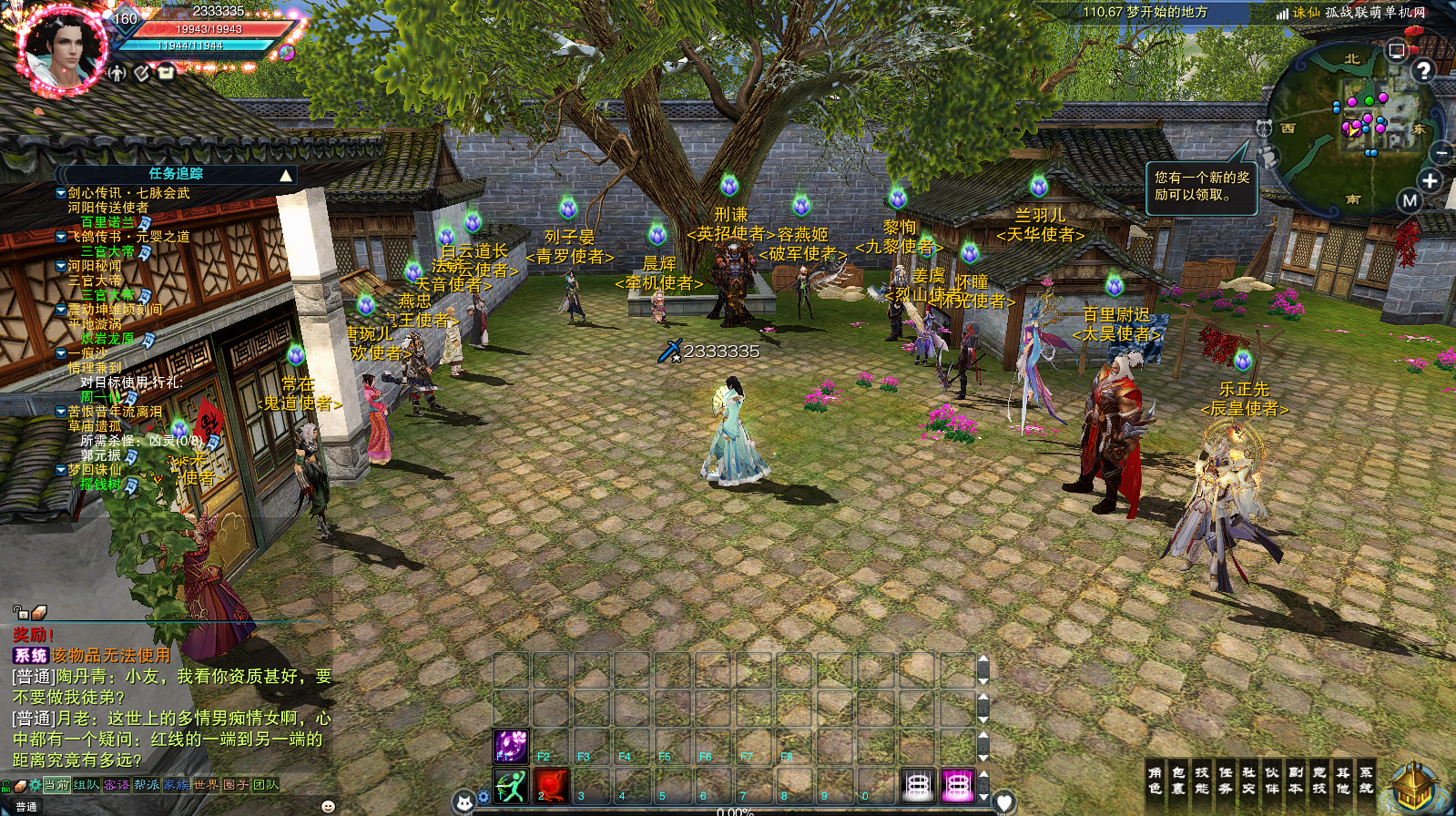Collapse the 任务追踪 quest tracker

[x=286, y=175]
